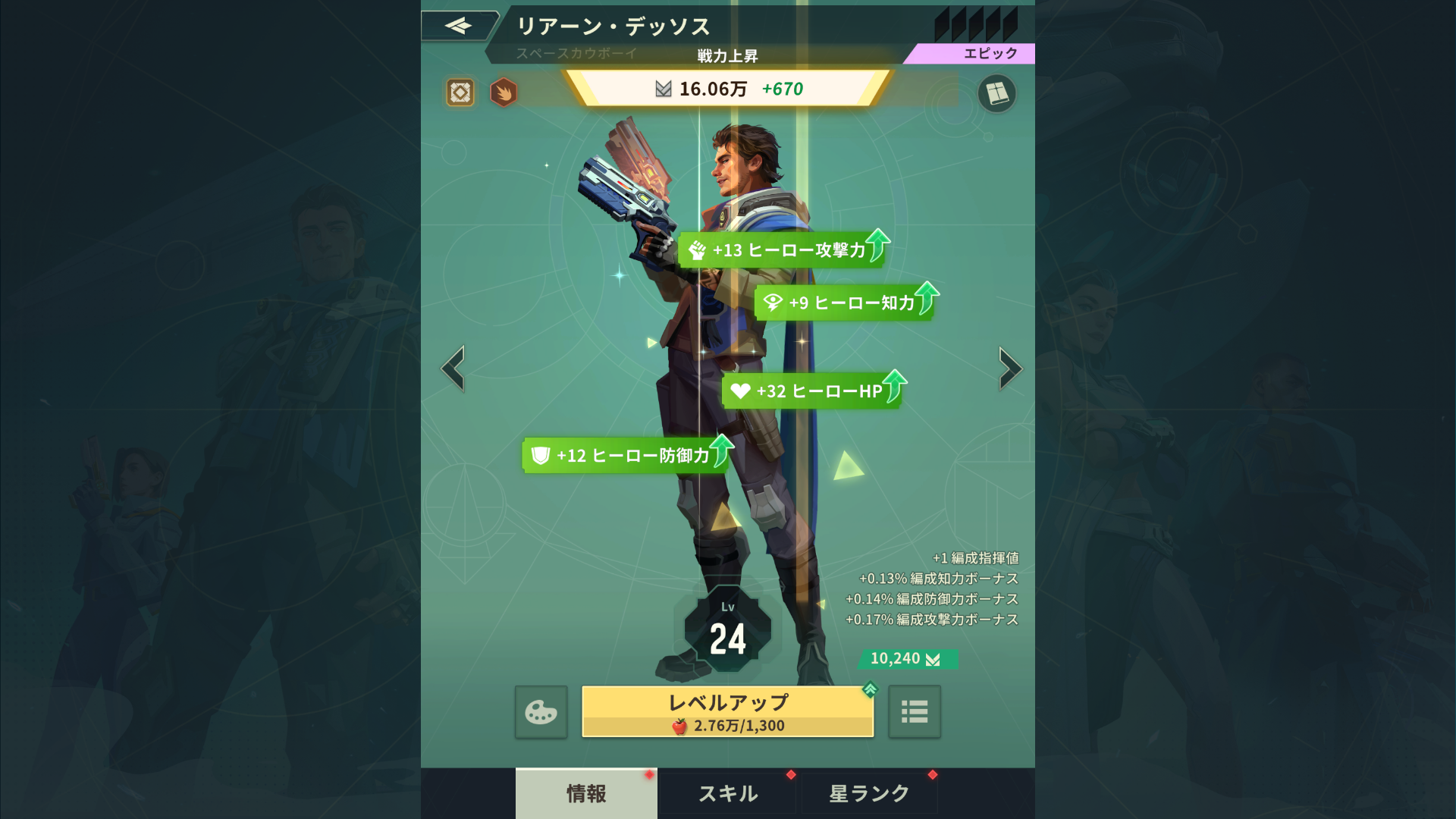Open the faction emblem icon top-left
Screen dimensions: 1456x819
point(458,93)
